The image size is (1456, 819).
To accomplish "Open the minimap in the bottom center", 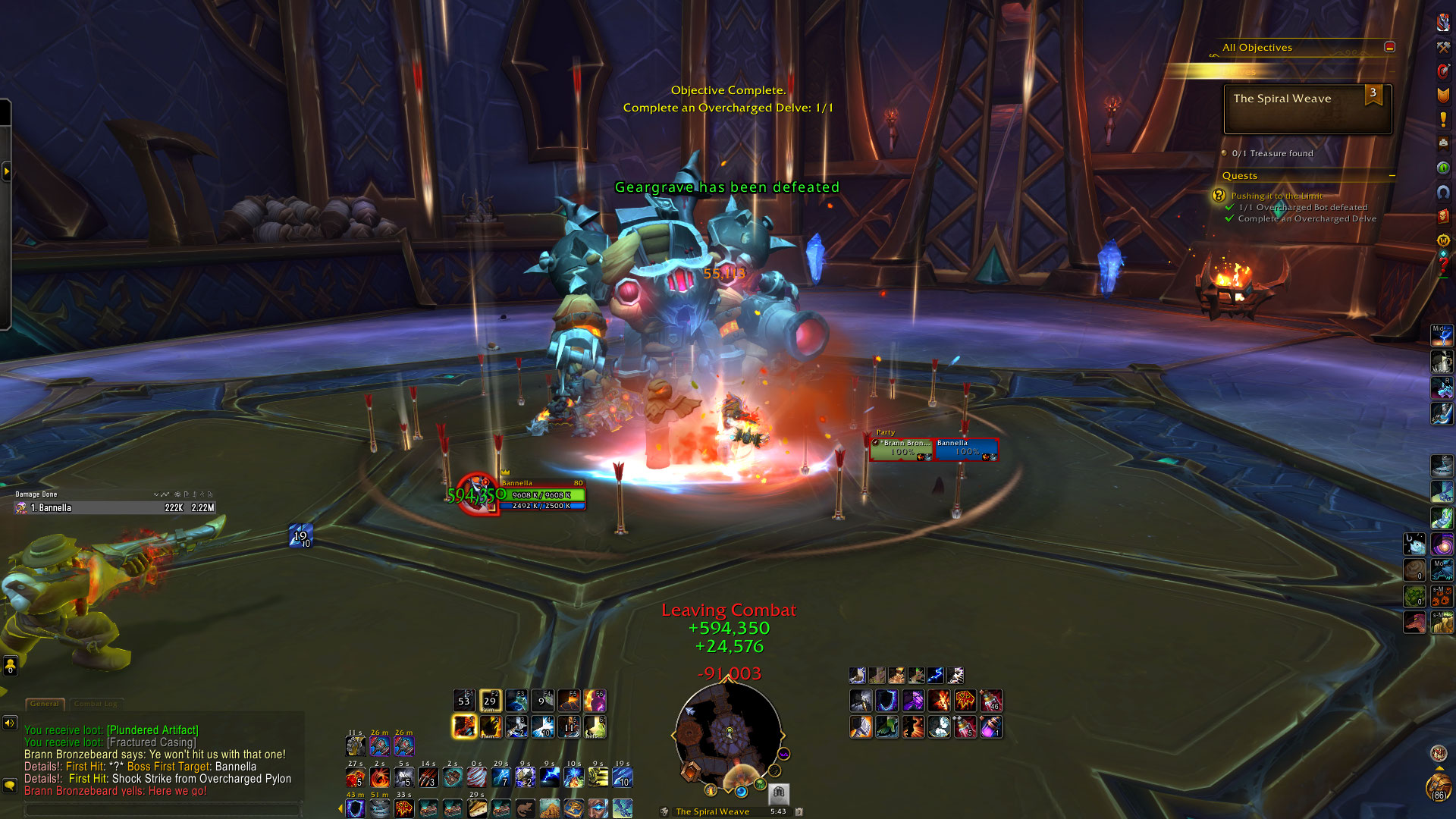I will click(x=728, y=733).
